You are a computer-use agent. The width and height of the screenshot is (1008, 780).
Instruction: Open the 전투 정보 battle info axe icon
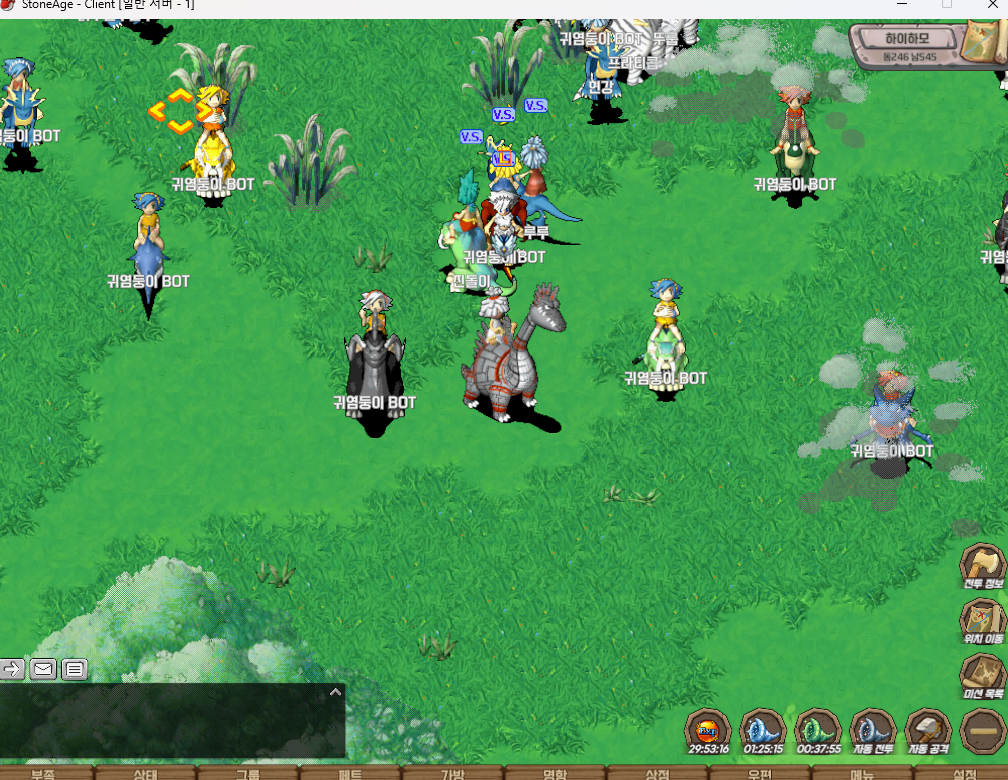pyautogui.click(x=982, y=565)
